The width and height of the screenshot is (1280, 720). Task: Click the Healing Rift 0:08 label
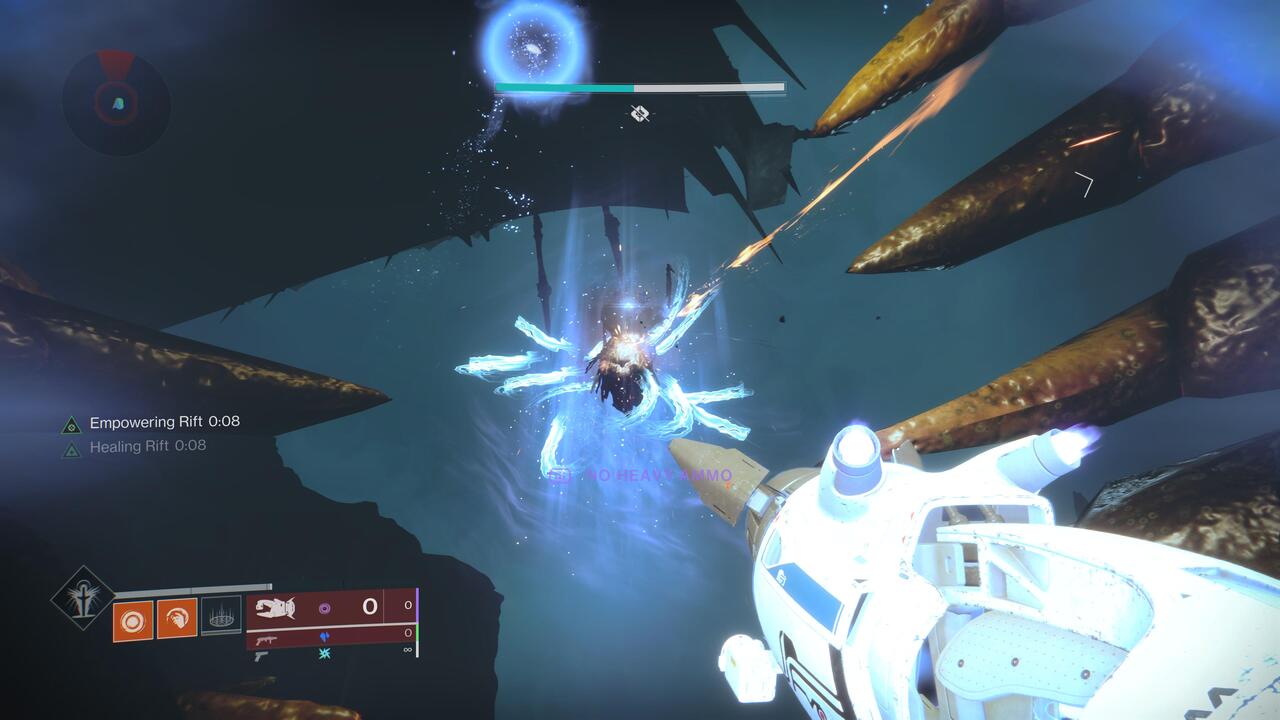pos(147,447)
